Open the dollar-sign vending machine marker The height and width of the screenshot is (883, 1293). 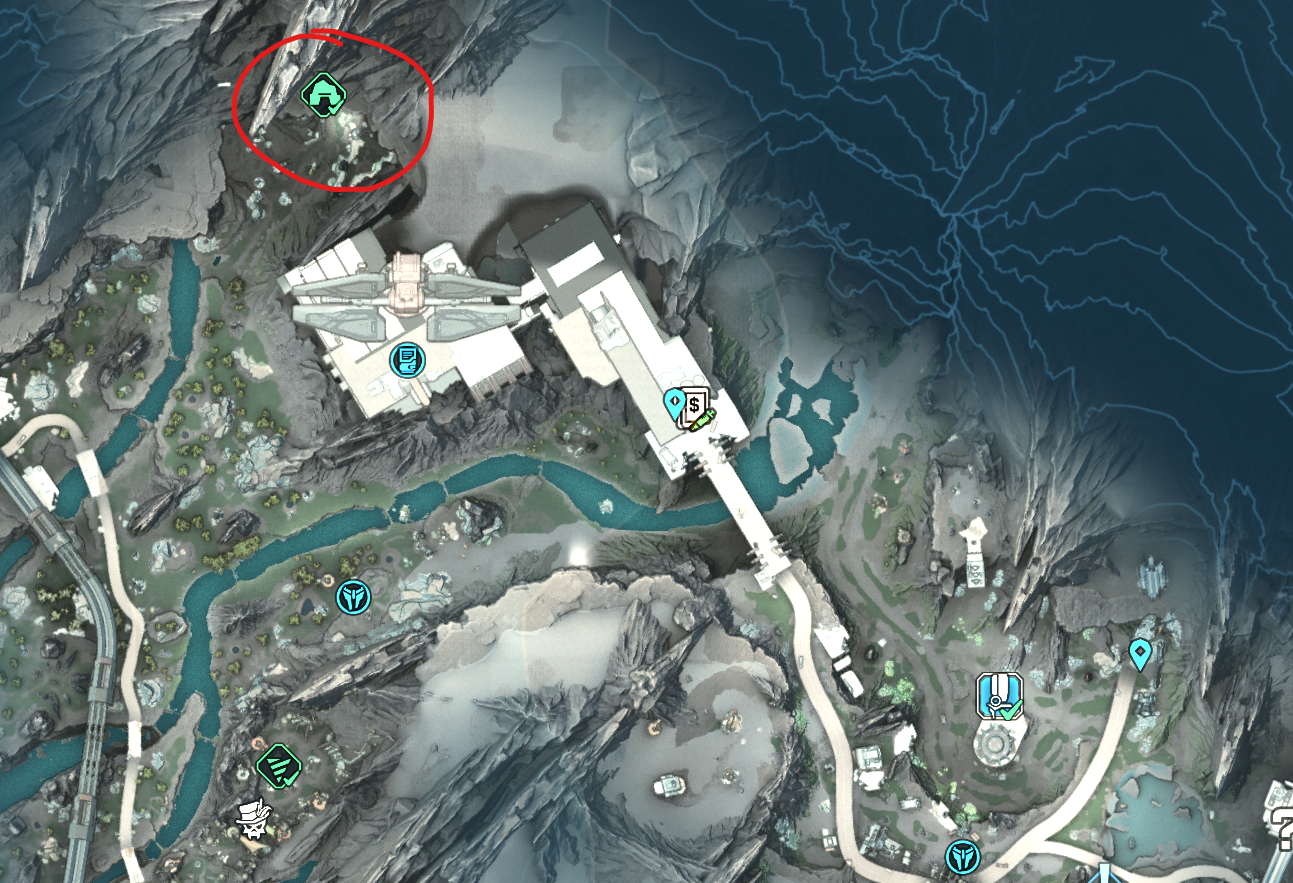[695, 409]
